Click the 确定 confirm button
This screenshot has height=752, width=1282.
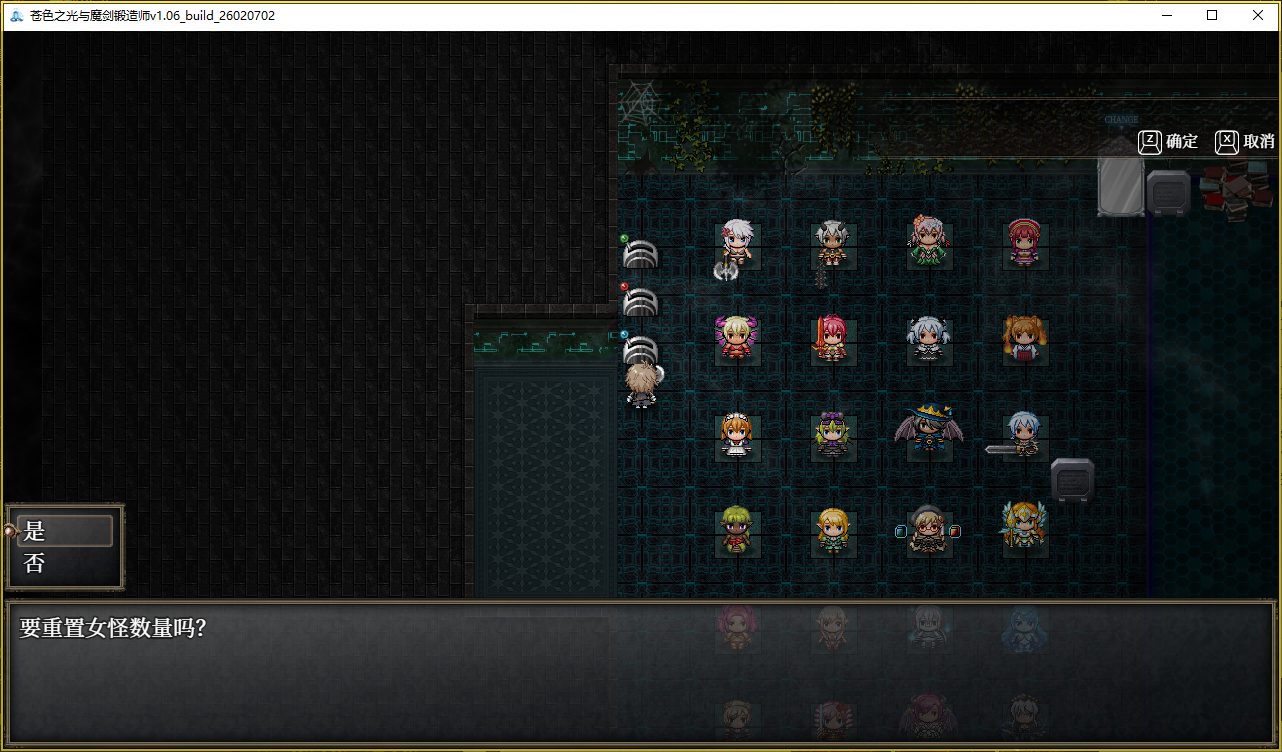click(x=1169, y=142)
